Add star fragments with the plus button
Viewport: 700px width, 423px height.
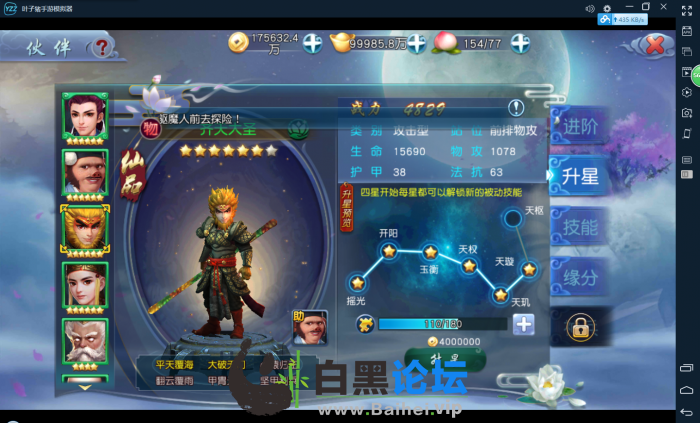point(524,324)
